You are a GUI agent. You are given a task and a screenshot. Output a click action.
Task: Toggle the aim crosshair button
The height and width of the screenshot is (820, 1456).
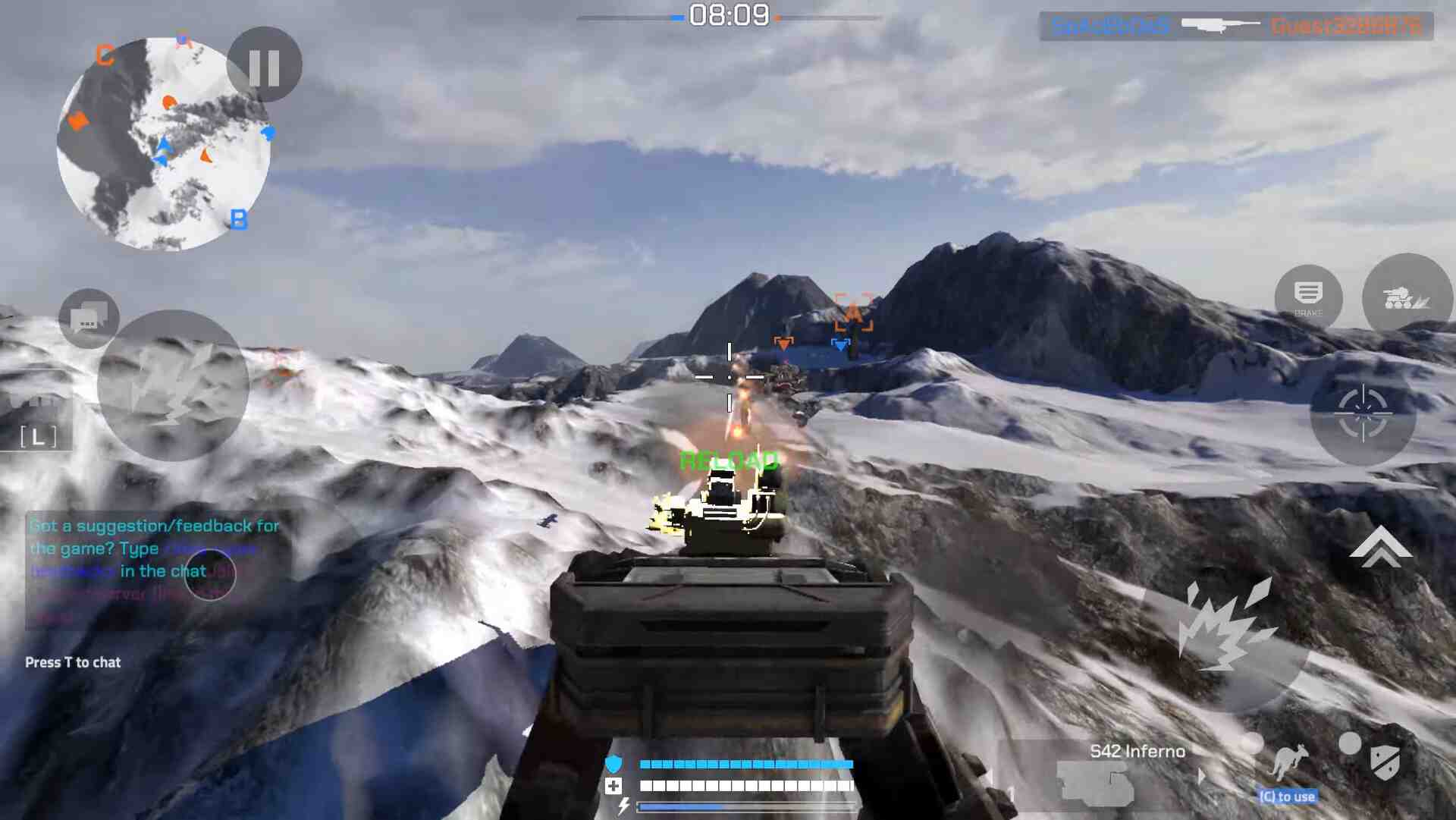(1363, 413)
